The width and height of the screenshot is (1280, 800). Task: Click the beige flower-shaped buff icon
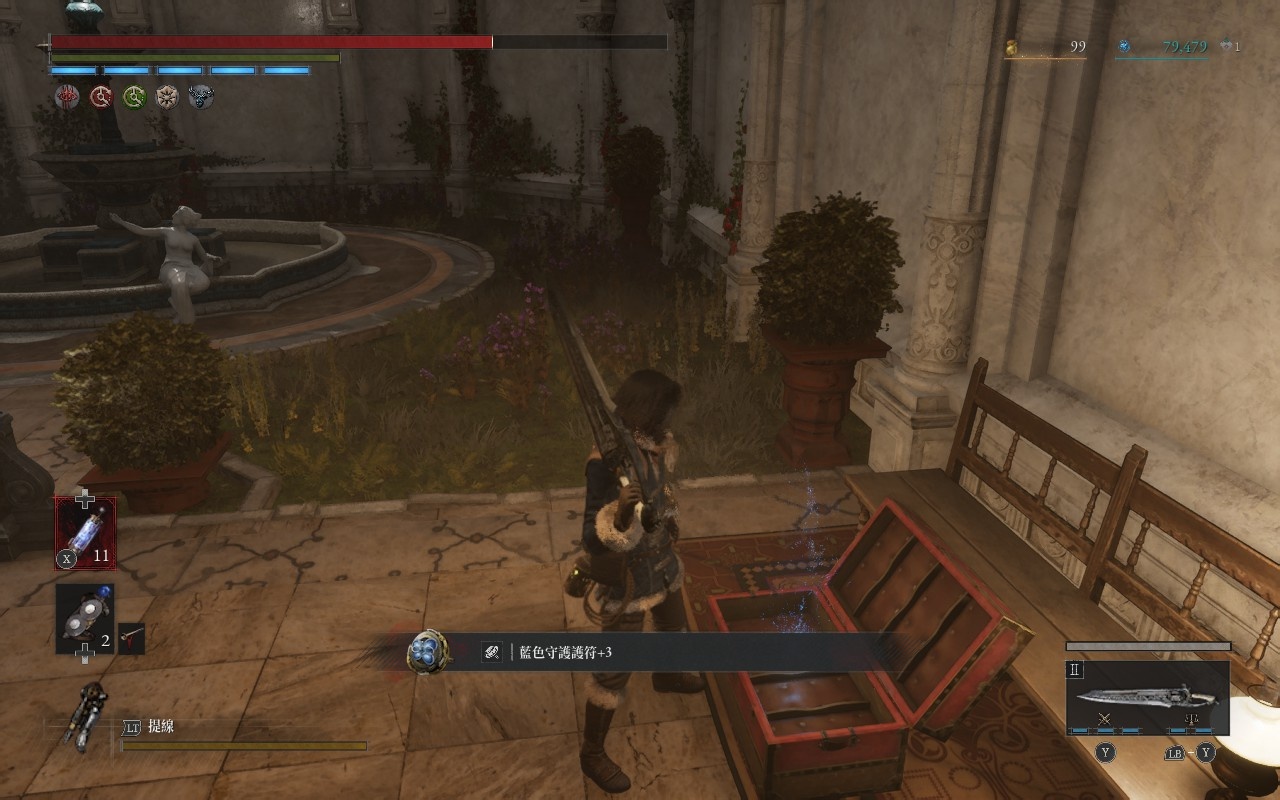click(167, 96)
